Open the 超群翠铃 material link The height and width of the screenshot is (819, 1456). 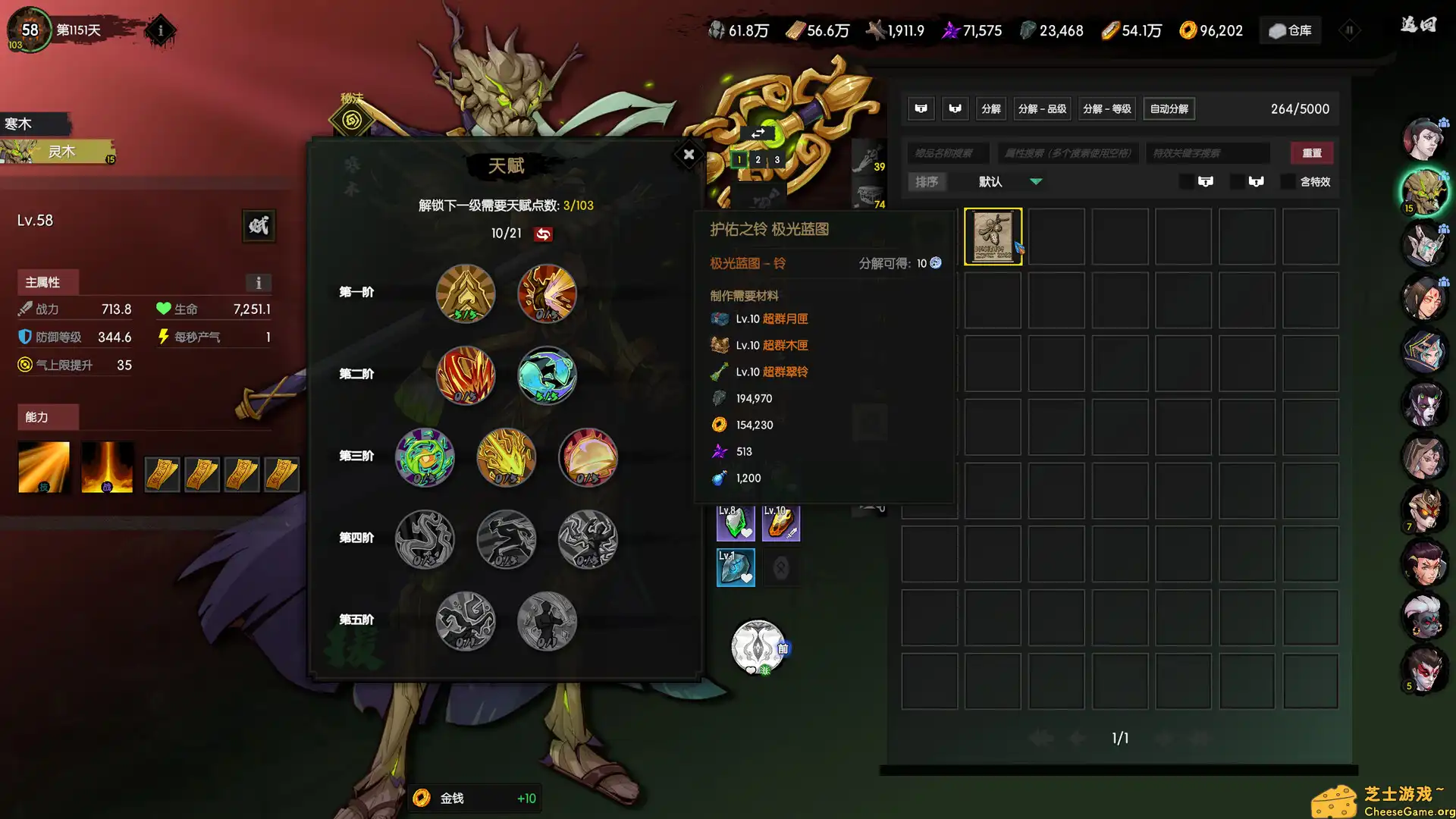(785, 372)
